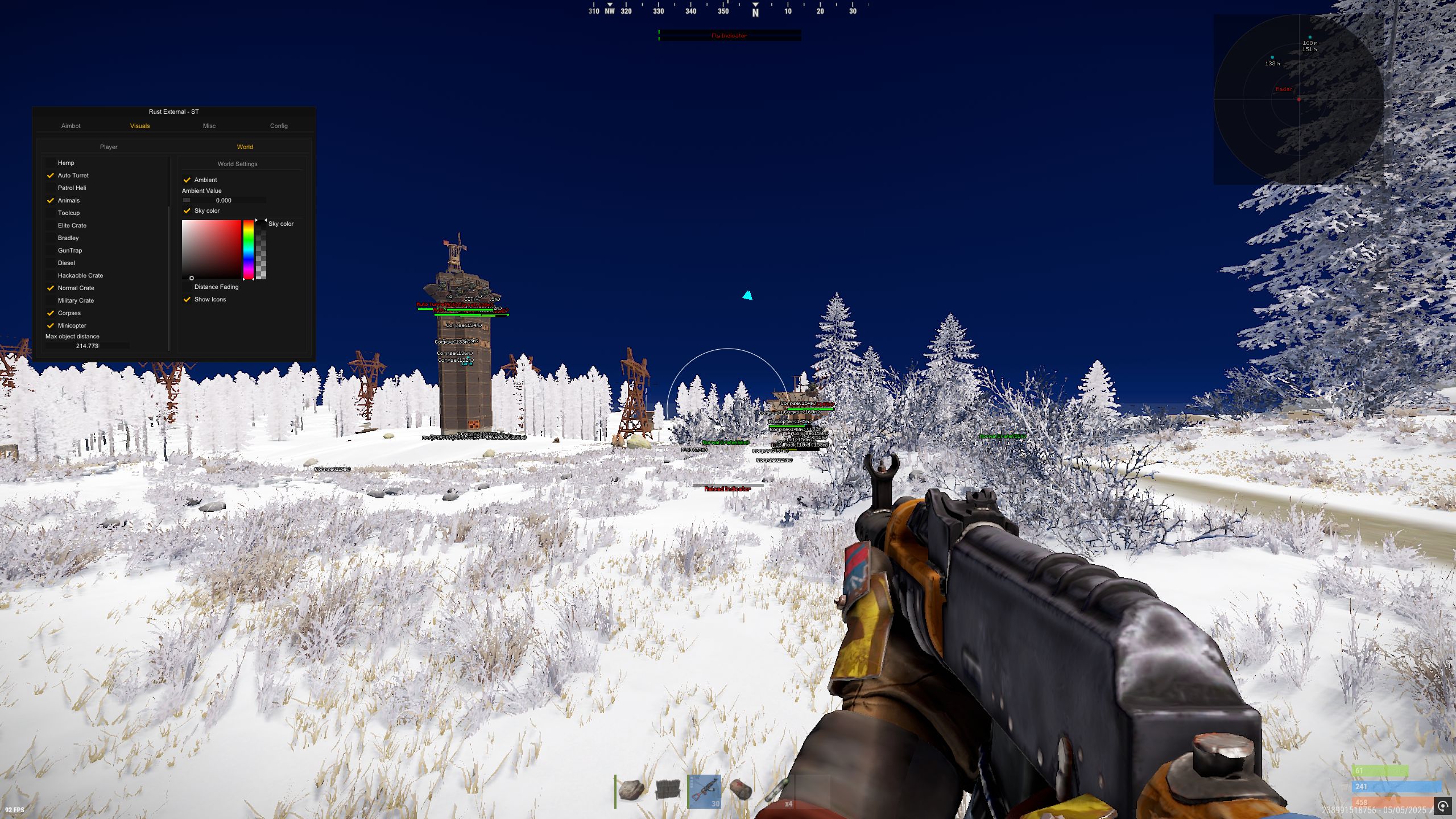The height and width of the screenshot is (819, 1456).
Task: Tick the Elite Crate checkbox
Action: click(51, 225)
